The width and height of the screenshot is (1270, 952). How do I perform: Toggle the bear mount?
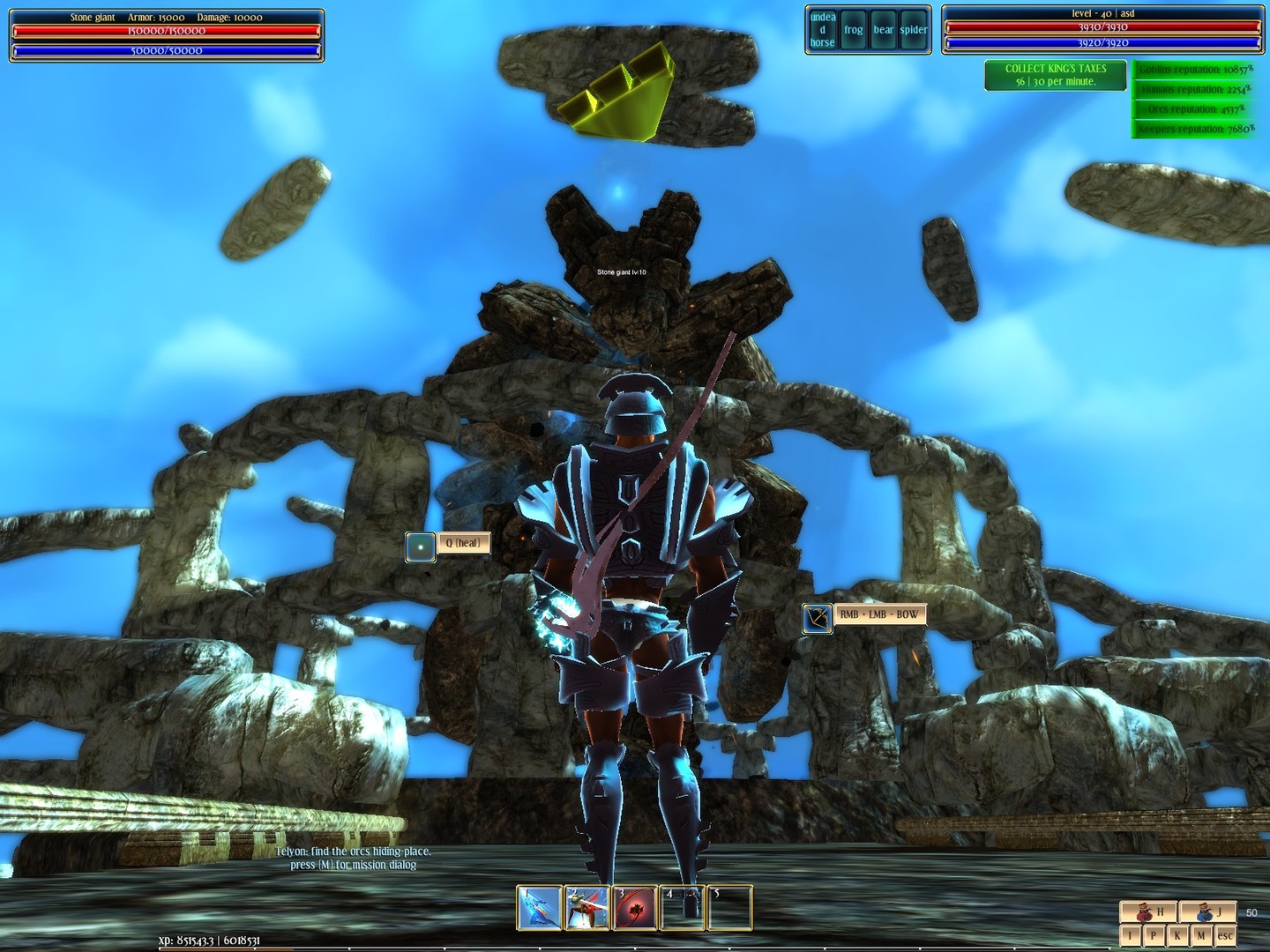click(882, 29)
